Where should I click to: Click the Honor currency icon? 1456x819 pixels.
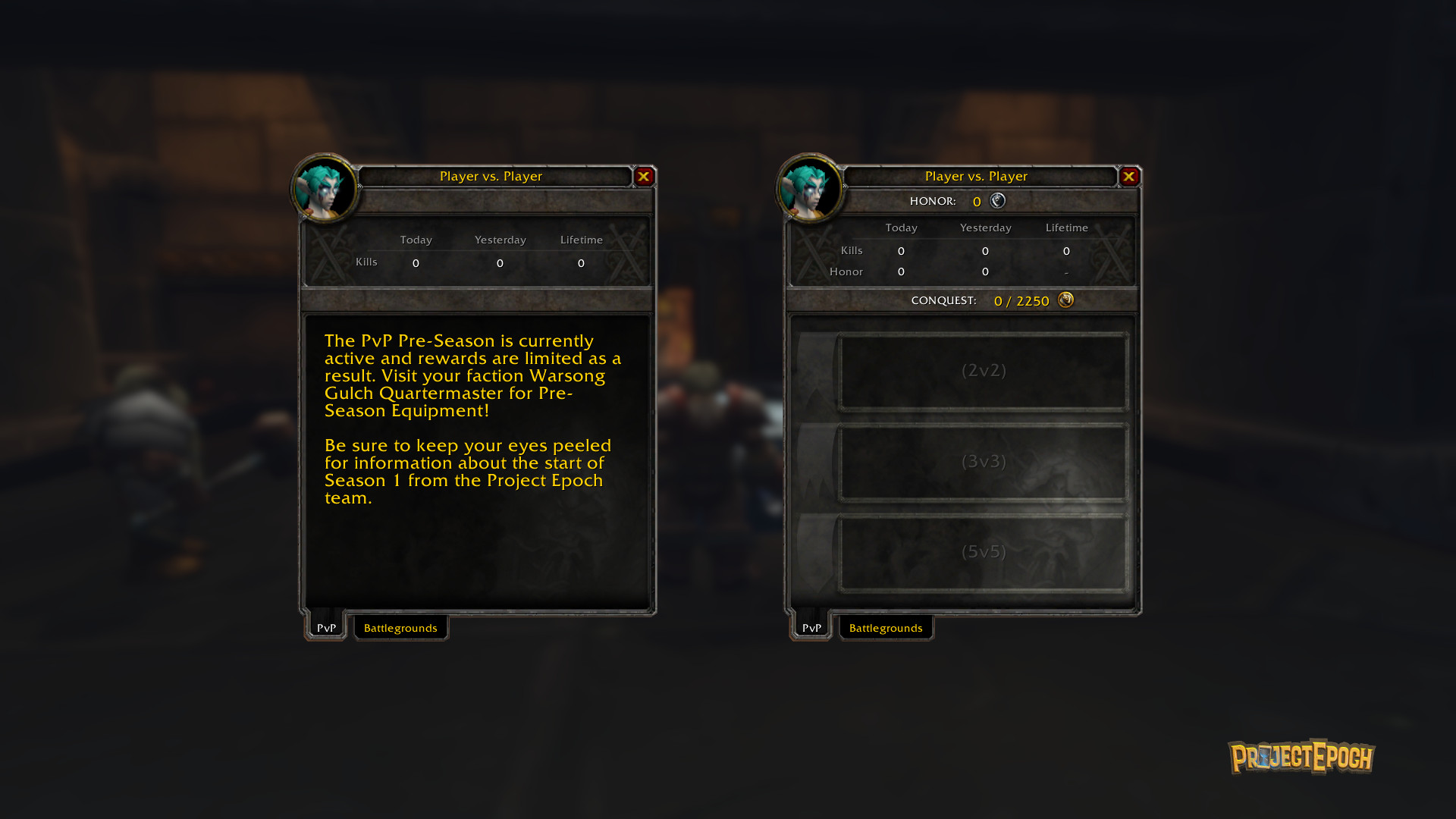coord(998,201)
